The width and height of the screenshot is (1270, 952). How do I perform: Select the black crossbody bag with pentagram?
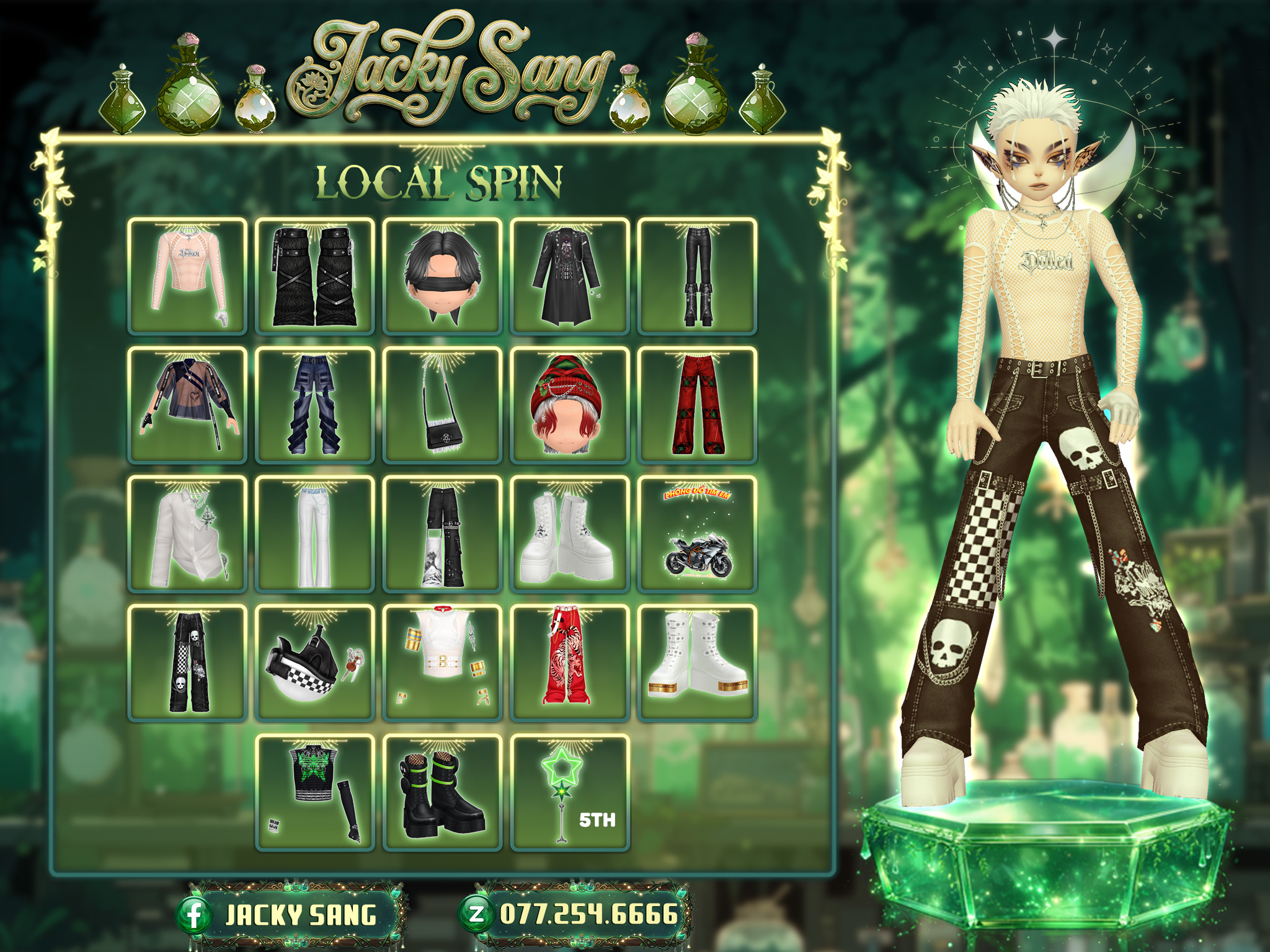442,405
